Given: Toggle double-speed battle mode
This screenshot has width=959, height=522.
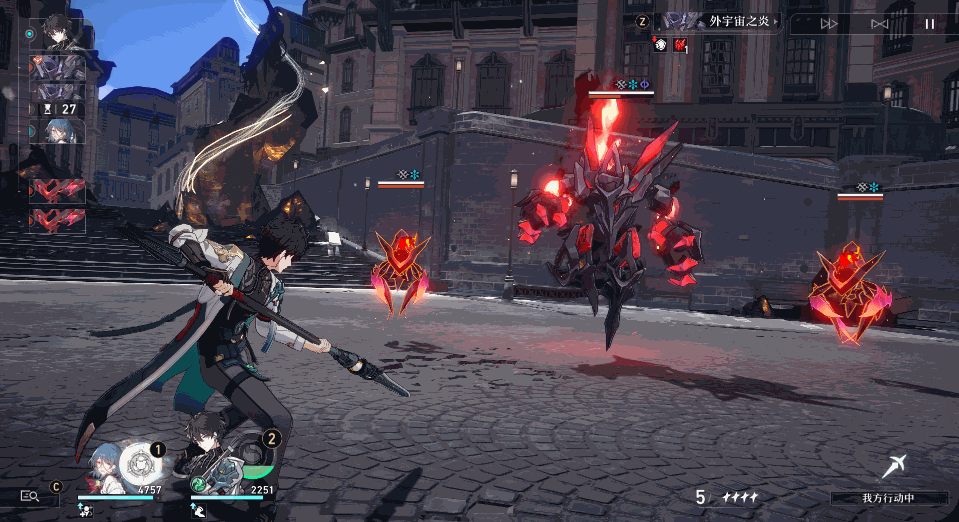Looking at the screenshot, I should pos(829,23).
